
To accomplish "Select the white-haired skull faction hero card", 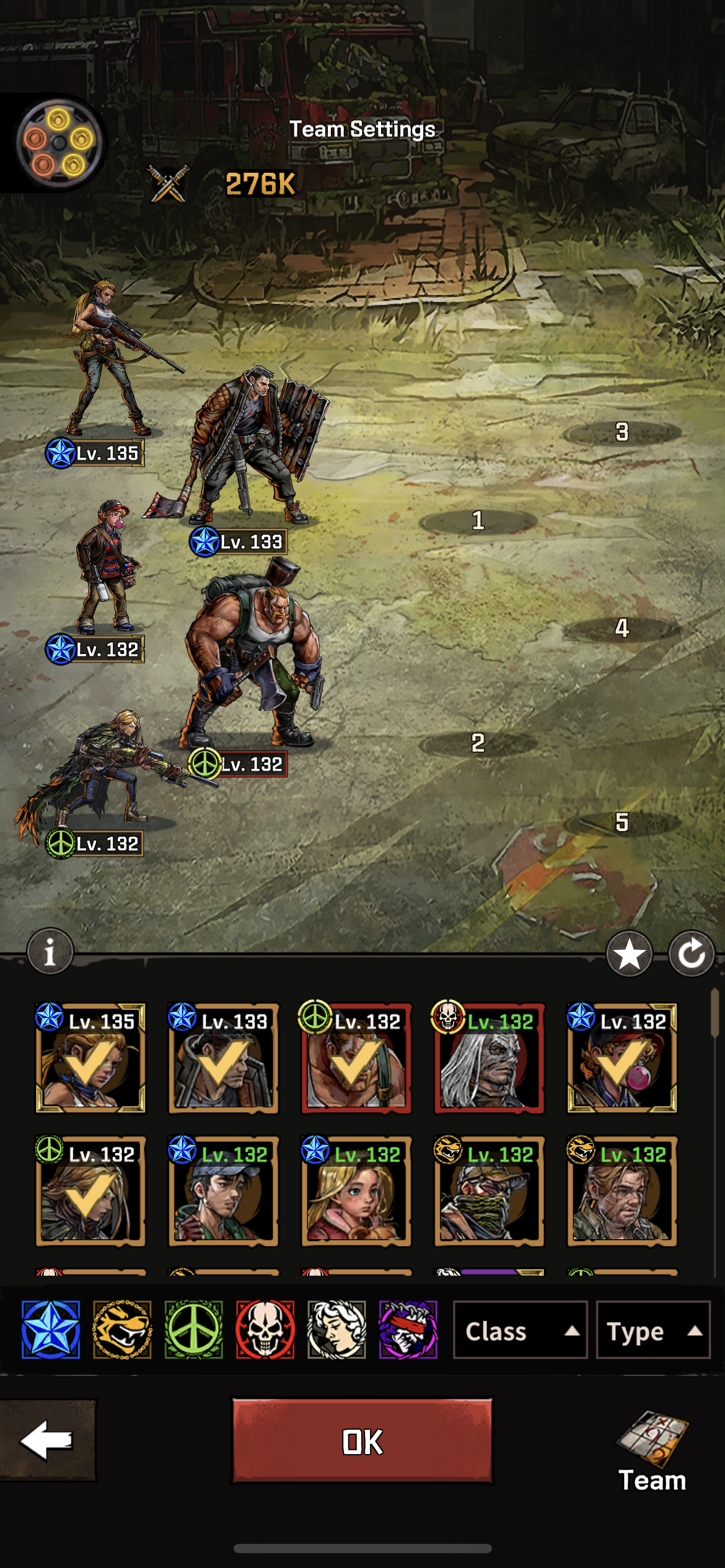I will coord(489,1059).
